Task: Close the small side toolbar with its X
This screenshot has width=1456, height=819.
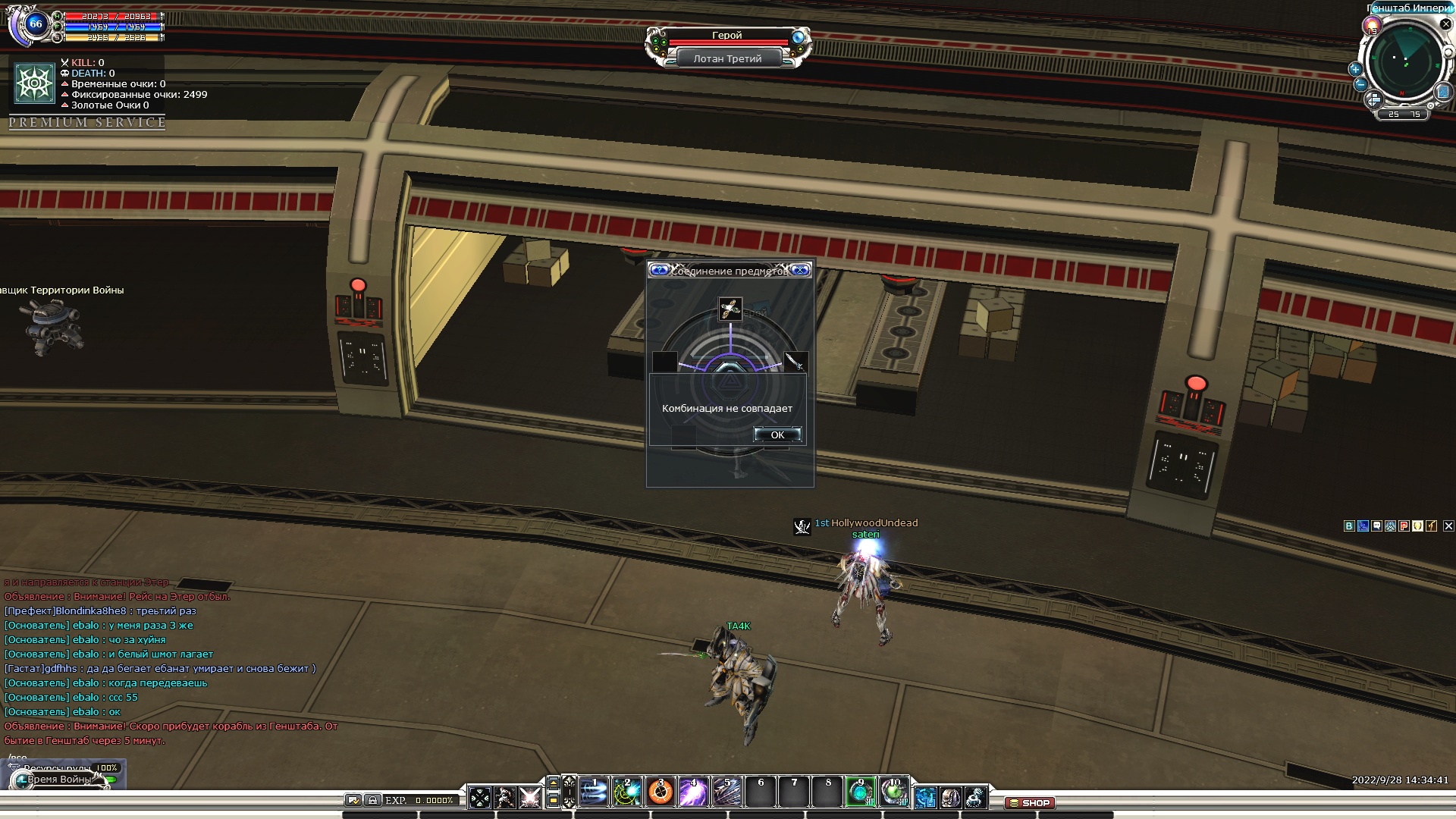Action: [1448, 526]
